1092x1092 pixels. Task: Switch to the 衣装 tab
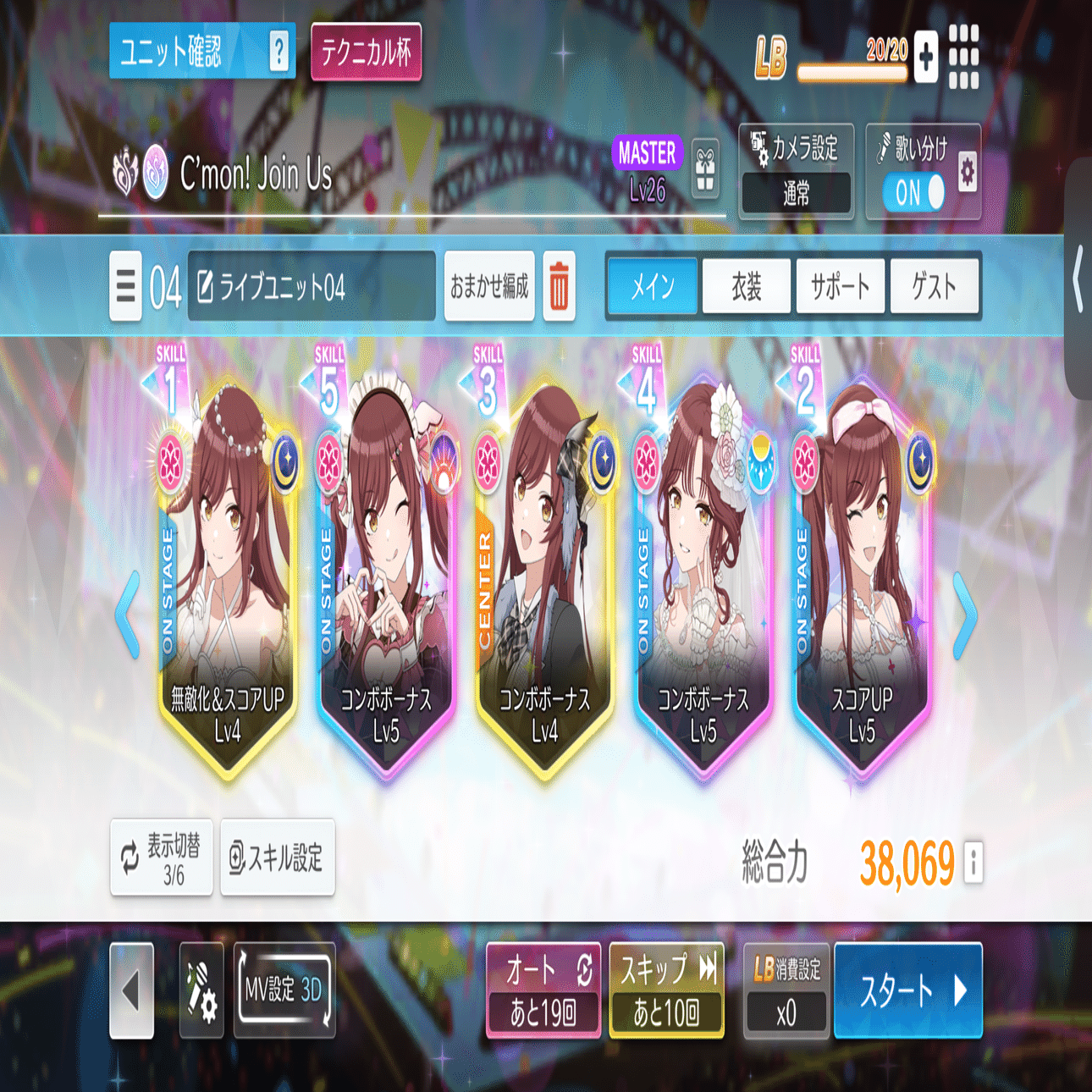[x=746, y=286]
